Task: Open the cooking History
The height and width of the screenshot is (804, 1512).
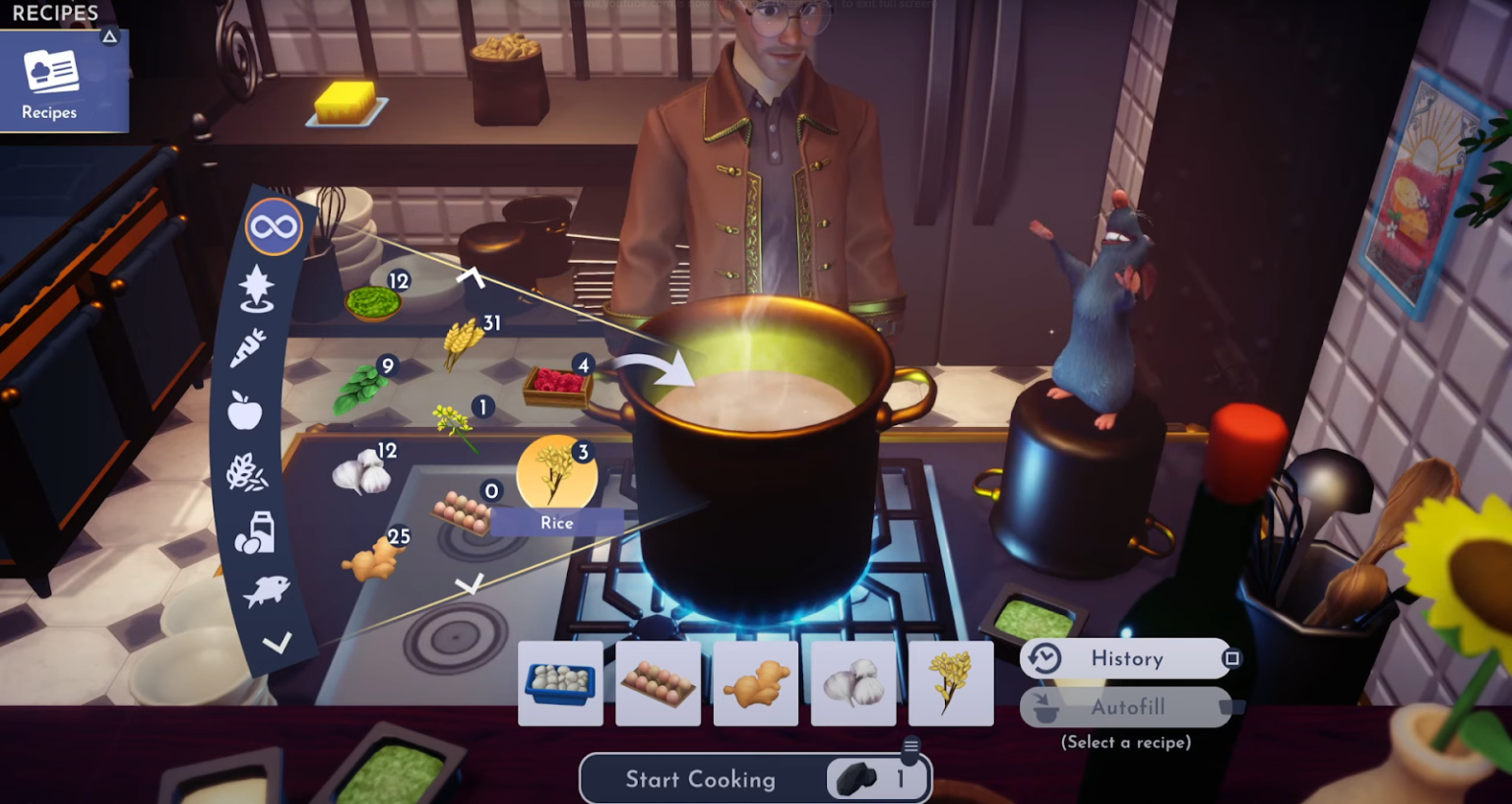Action: point(1126,658)
